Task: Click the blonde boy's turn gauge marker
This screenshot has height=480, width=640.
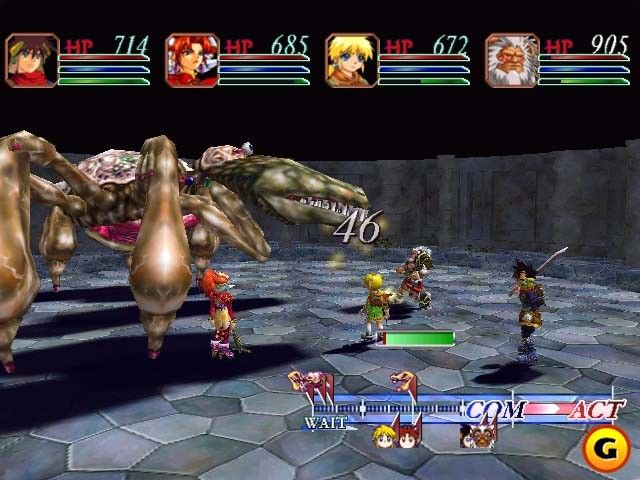Action: [x=384, y=436]
